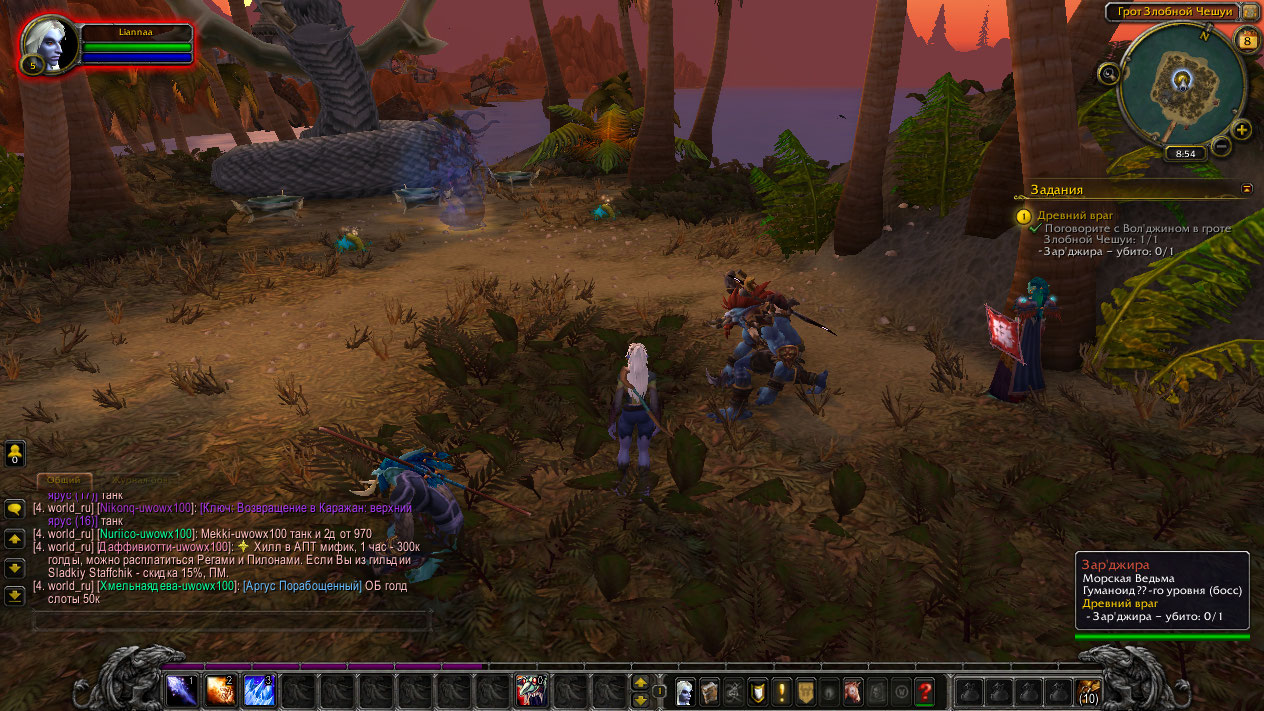Image resolution: width=1264 pixels, height=711 pixels.
Task: Use the frost spell in slot 3
Action: pyautogui.click(x=259, y=690)
